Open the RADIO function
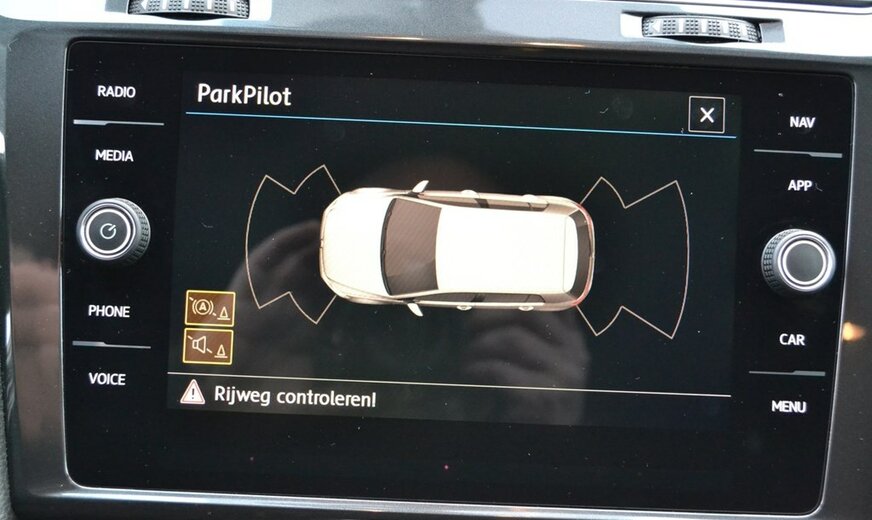The image size is (872, 520). point(116,92)
